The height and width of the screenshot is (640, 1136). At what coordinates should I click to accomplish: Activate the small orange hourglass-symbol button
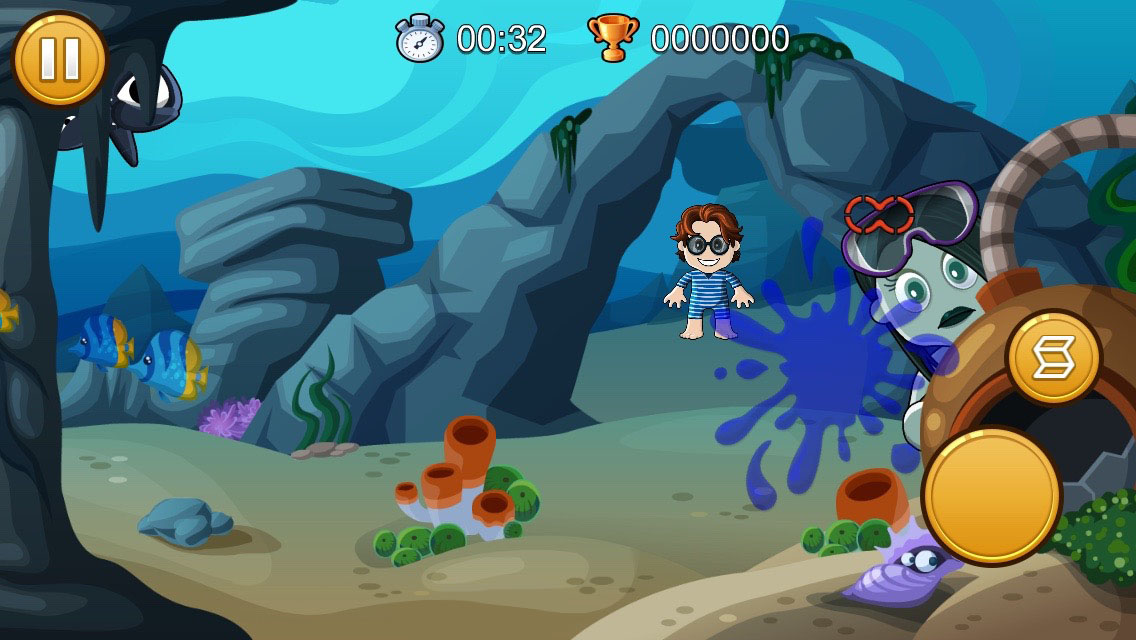[1053, 357]
